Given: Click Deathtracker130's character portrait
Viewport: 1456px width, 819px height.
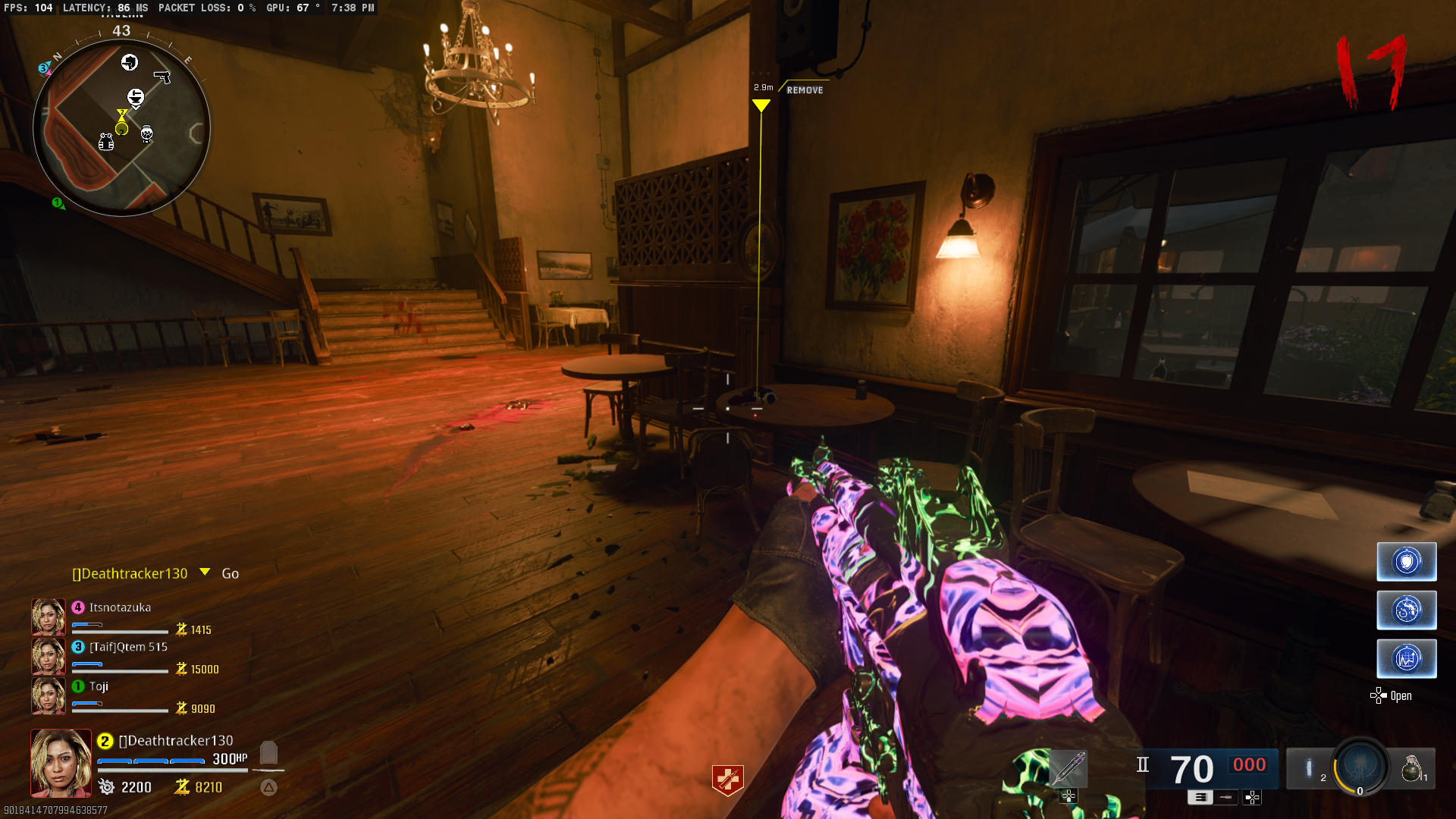Looking at the screenshot, I should (60, 762).
